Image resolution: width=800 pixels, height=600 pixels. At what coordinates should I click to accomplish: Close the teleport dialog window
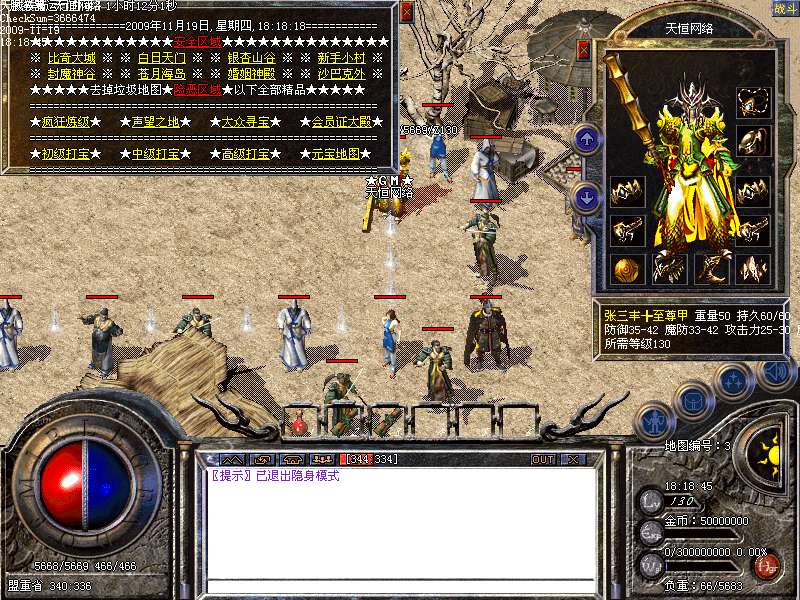point(406,12)
